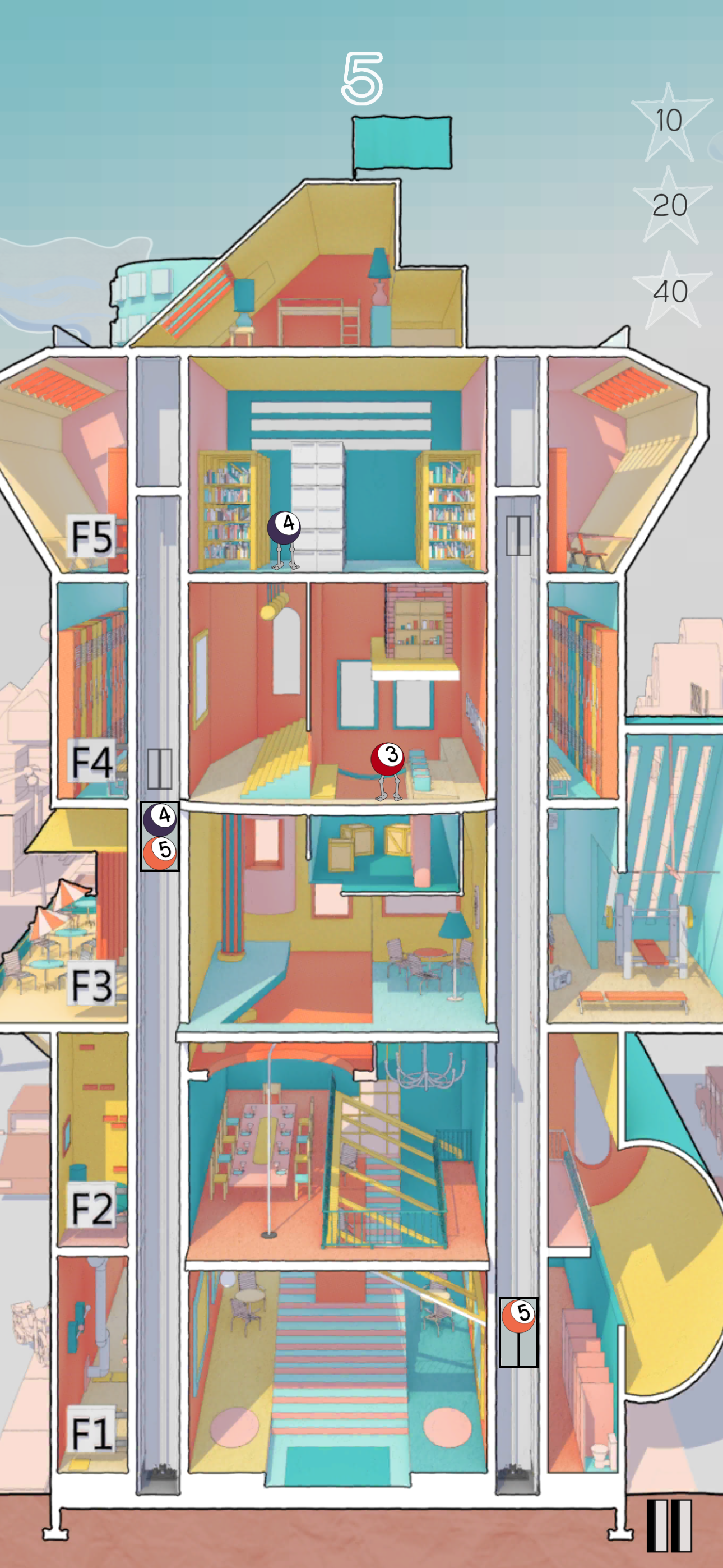
Task: Tap the 20-point star icon
Action: (669, 207)
